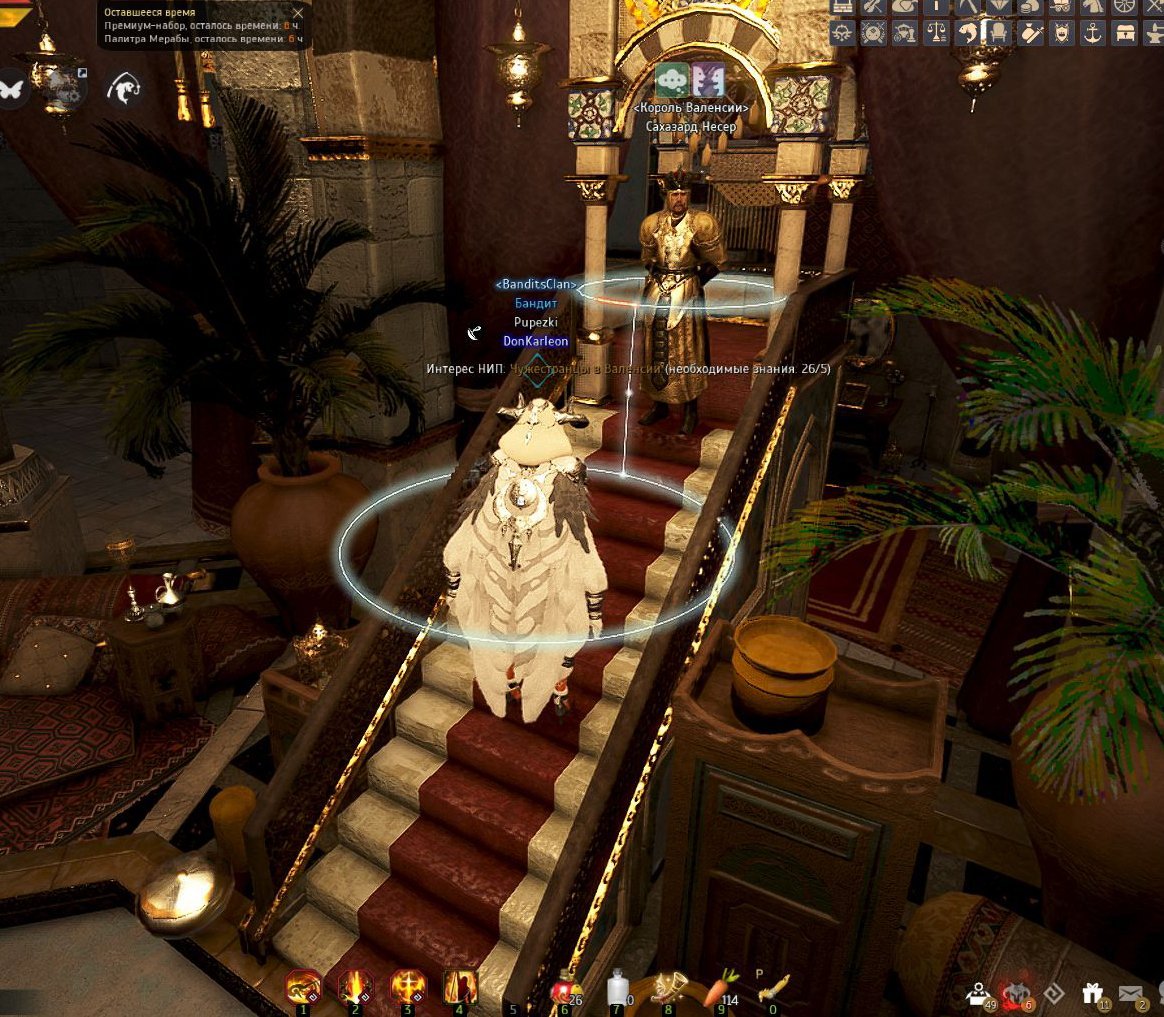Open the scales icon in the top bar
The width and height of the screenshot is (1164, 1017).
935,33
